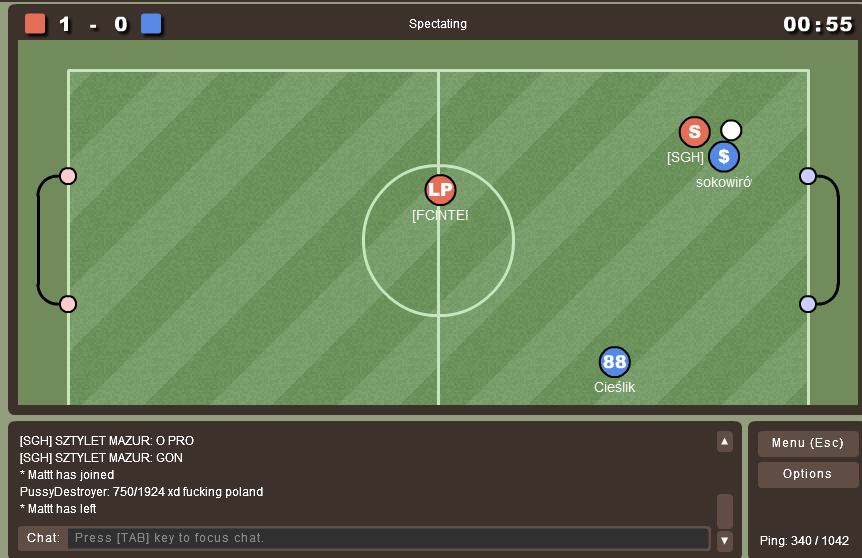Open the Options panel
Screen dimensions: 862x558
[807, 474]
